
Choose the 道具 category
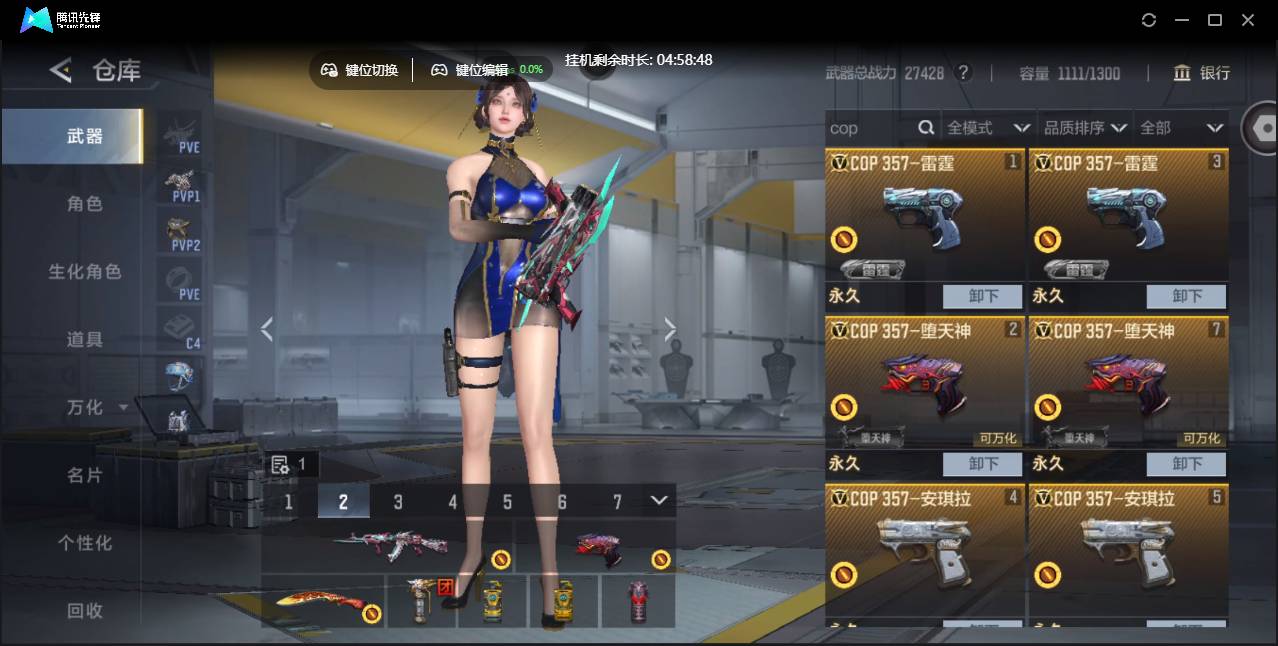pyautogui.click(x=85, y=340)
